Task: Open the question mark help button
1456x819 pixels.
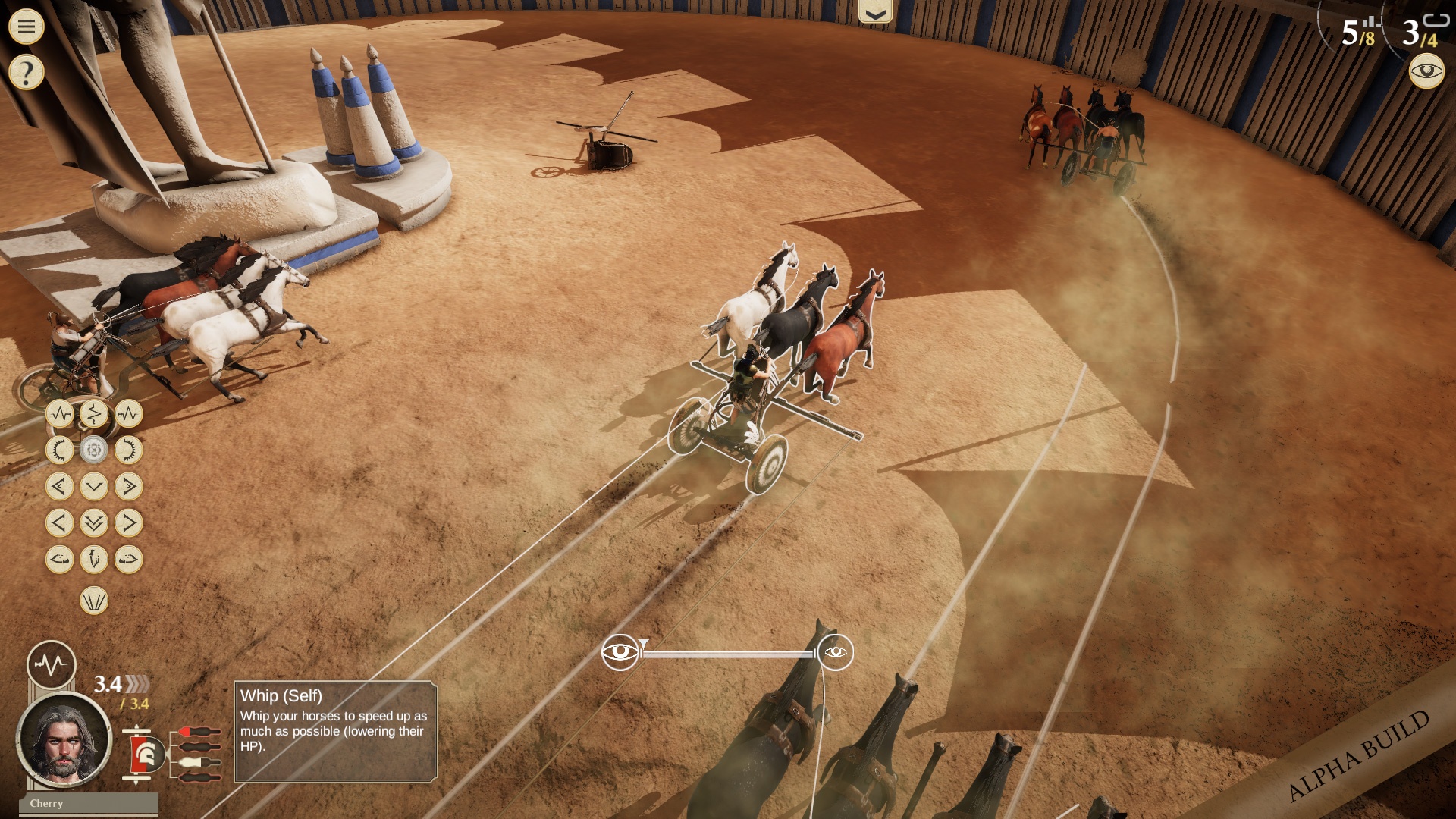Action: coord(27,73)
